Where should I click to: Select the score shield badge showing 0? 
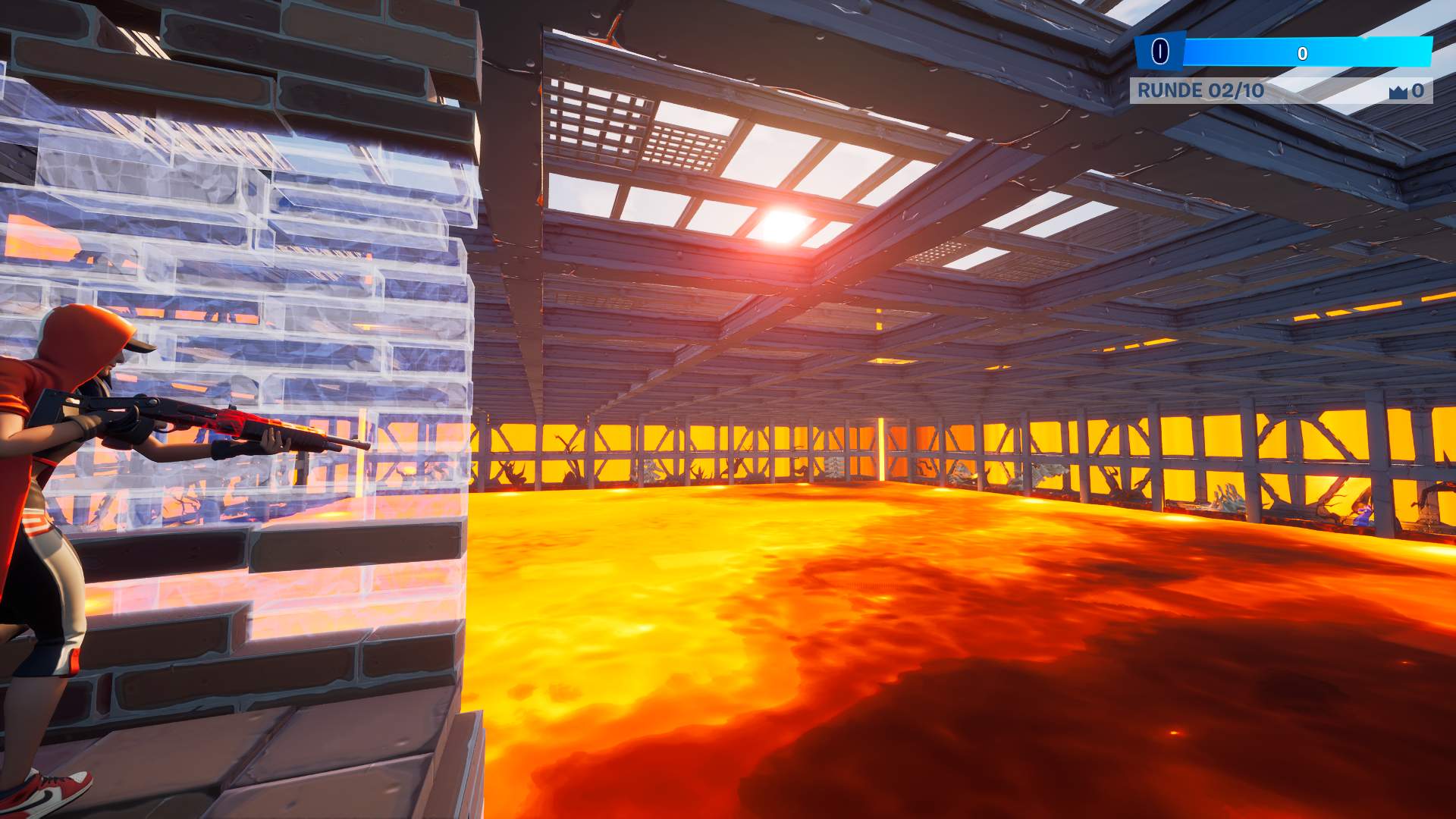pyautogui.click(x=1159, y=51)
